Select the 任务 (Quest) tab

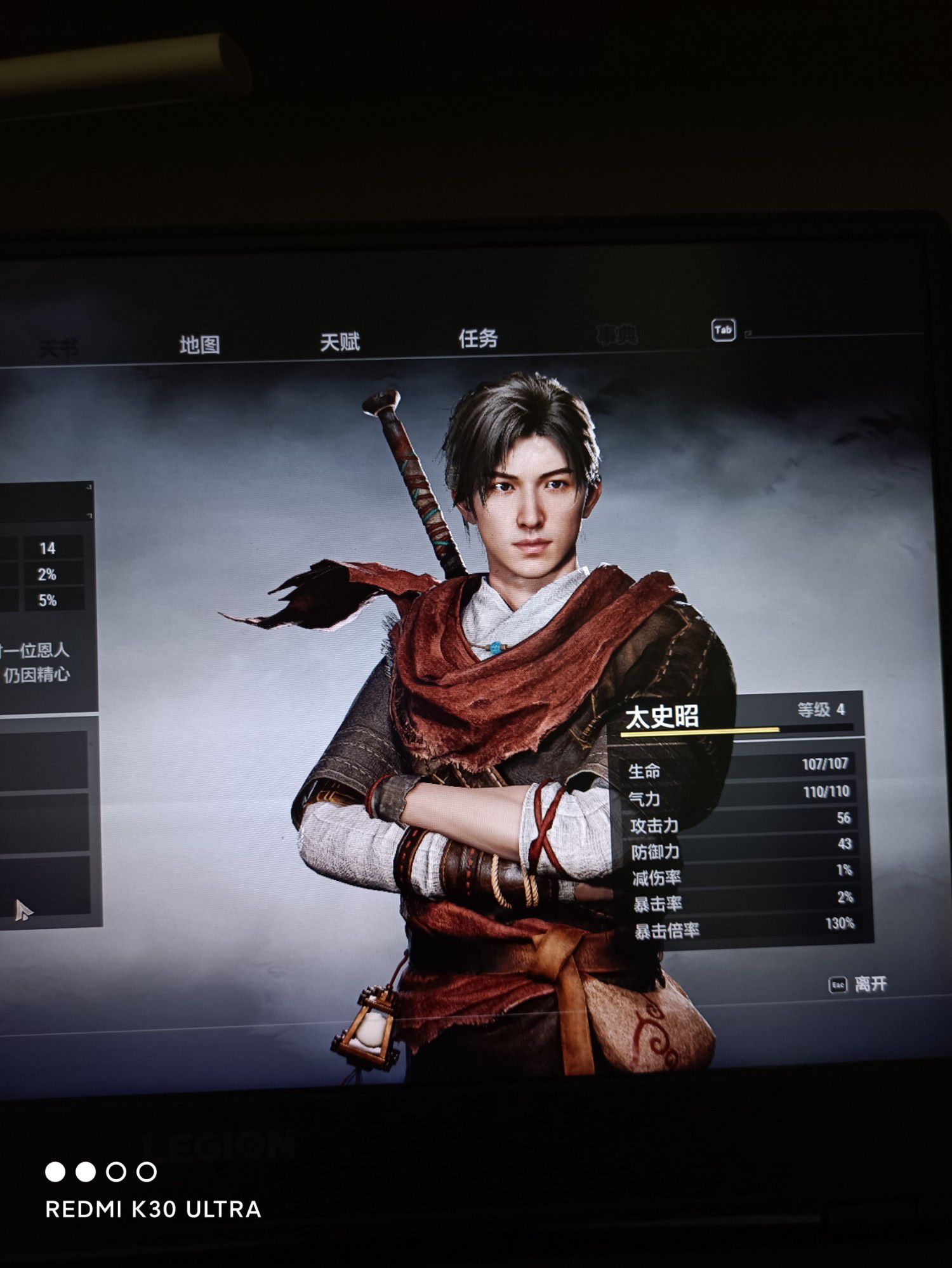pyautogui.click(x=478, y=338)
